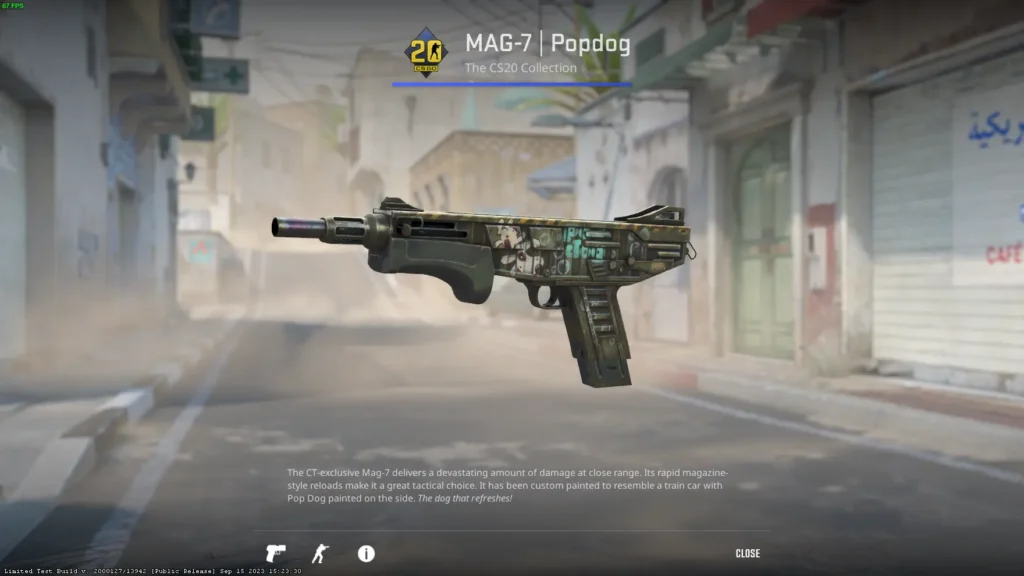Close the weapon inspect screen
Screen dimensions: 1024x576
747,553
